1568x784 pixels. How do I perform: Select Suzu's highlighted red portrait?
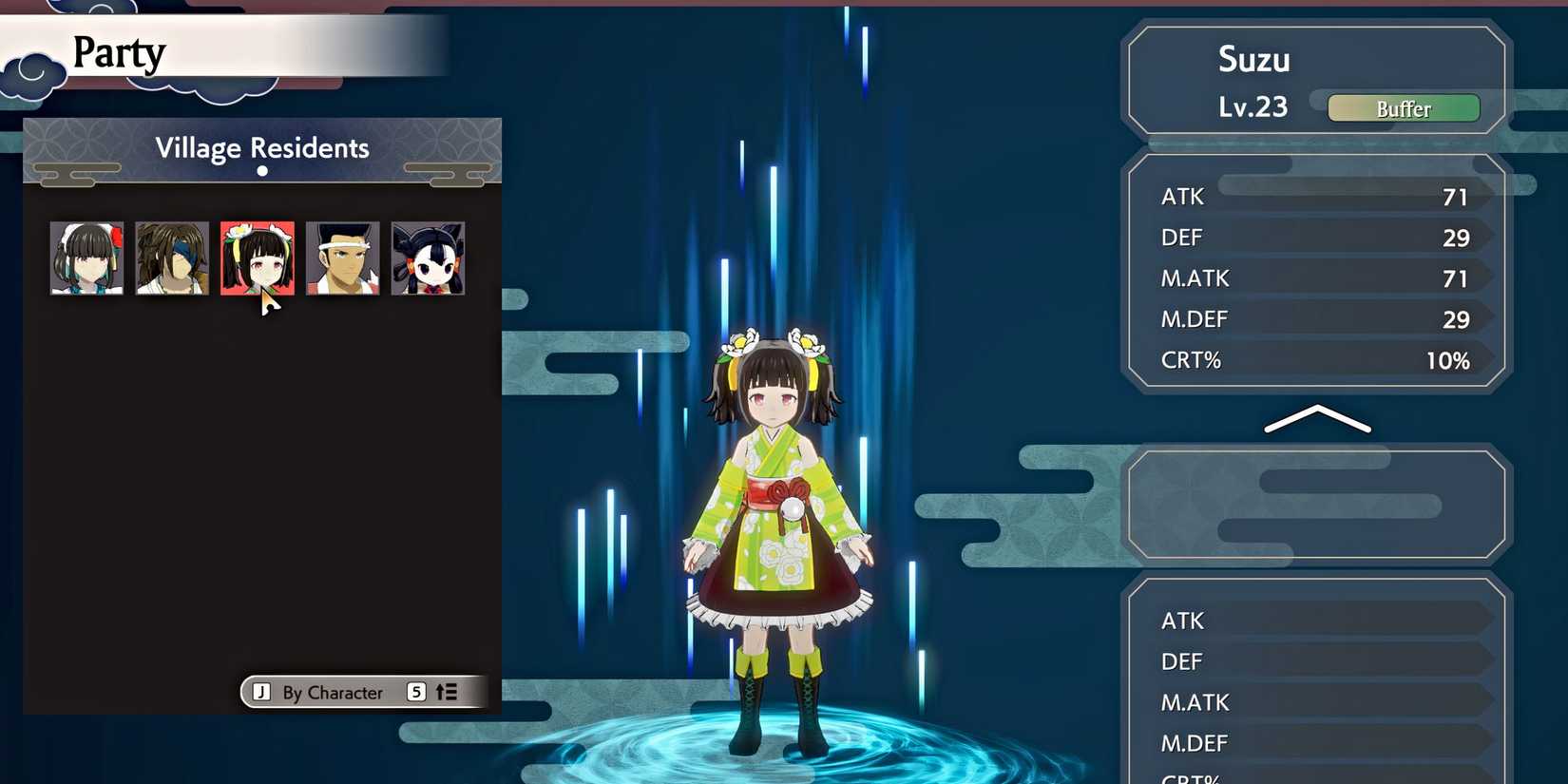click(x=257, y=257)
